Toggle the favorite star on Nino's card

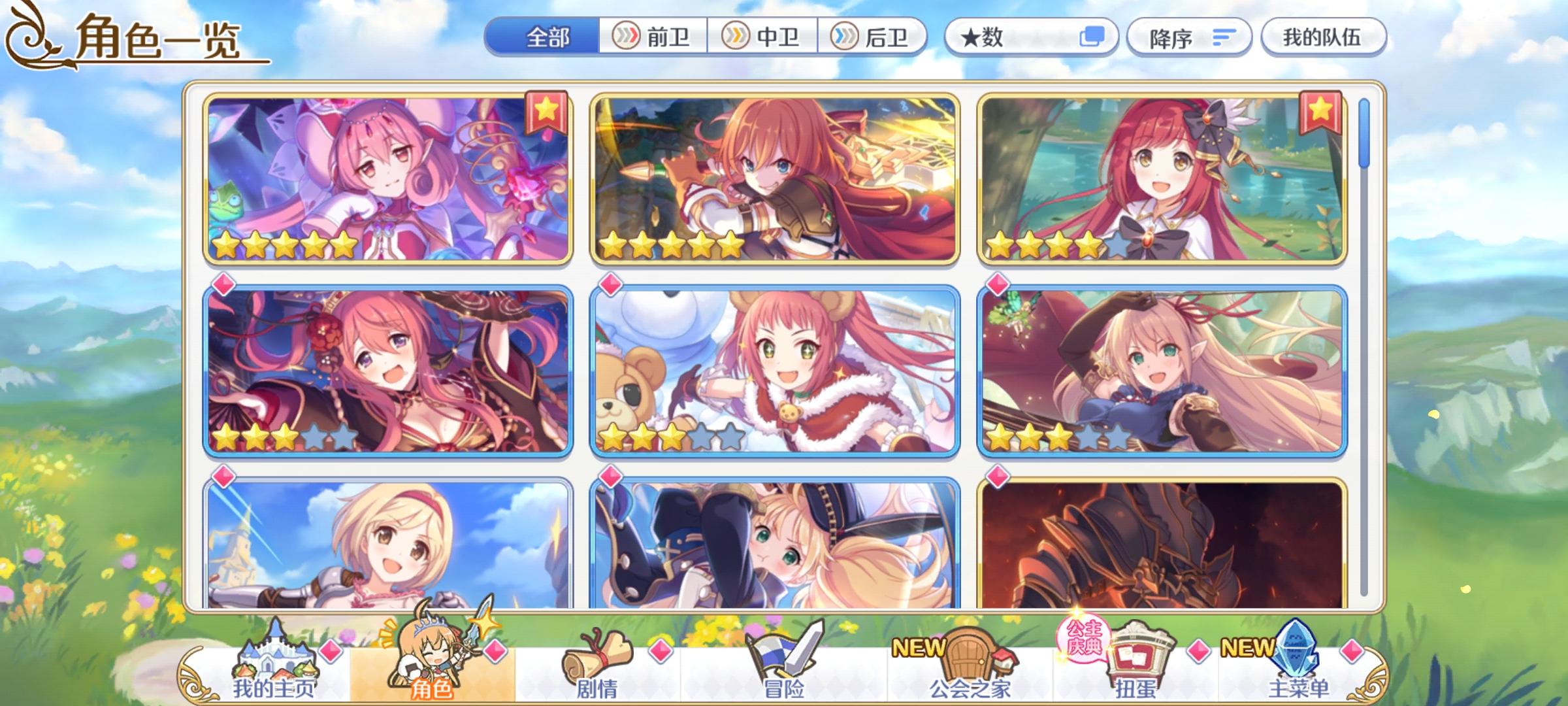point(546,112)
